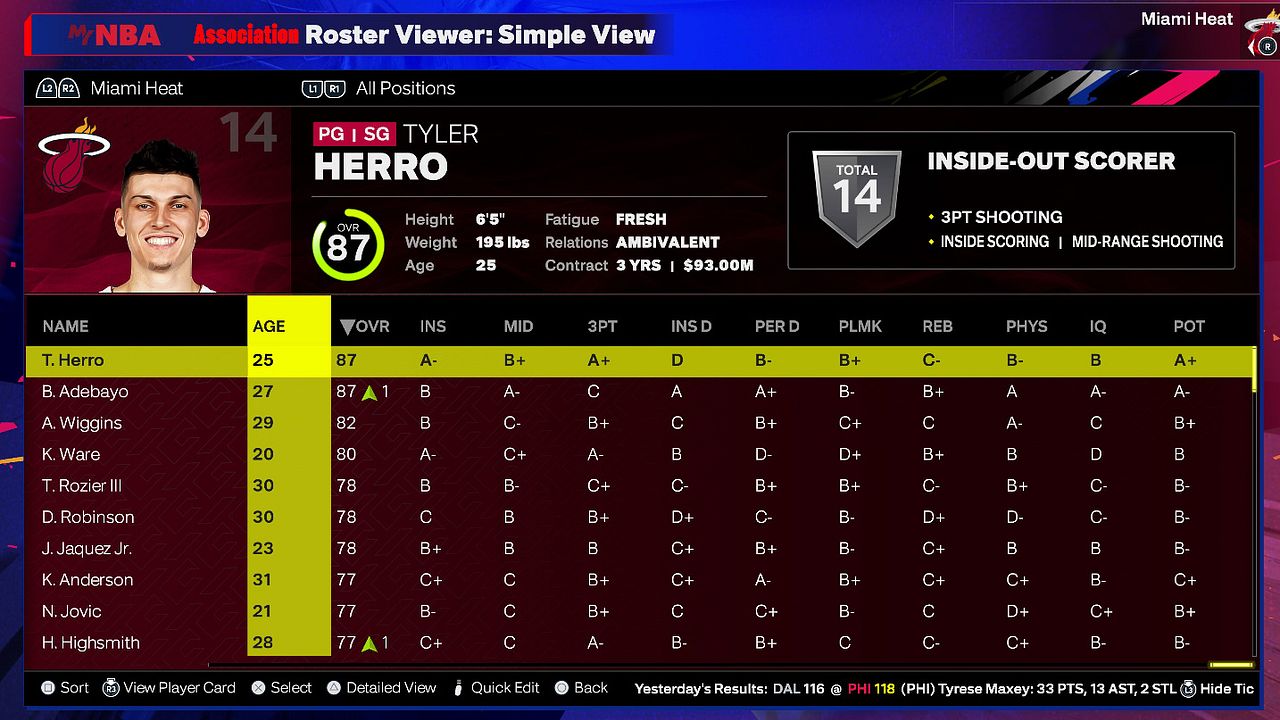Sort roster by the NAME header
The width and height of the screenshot is (1280, 720).
(x=66, y=326)
